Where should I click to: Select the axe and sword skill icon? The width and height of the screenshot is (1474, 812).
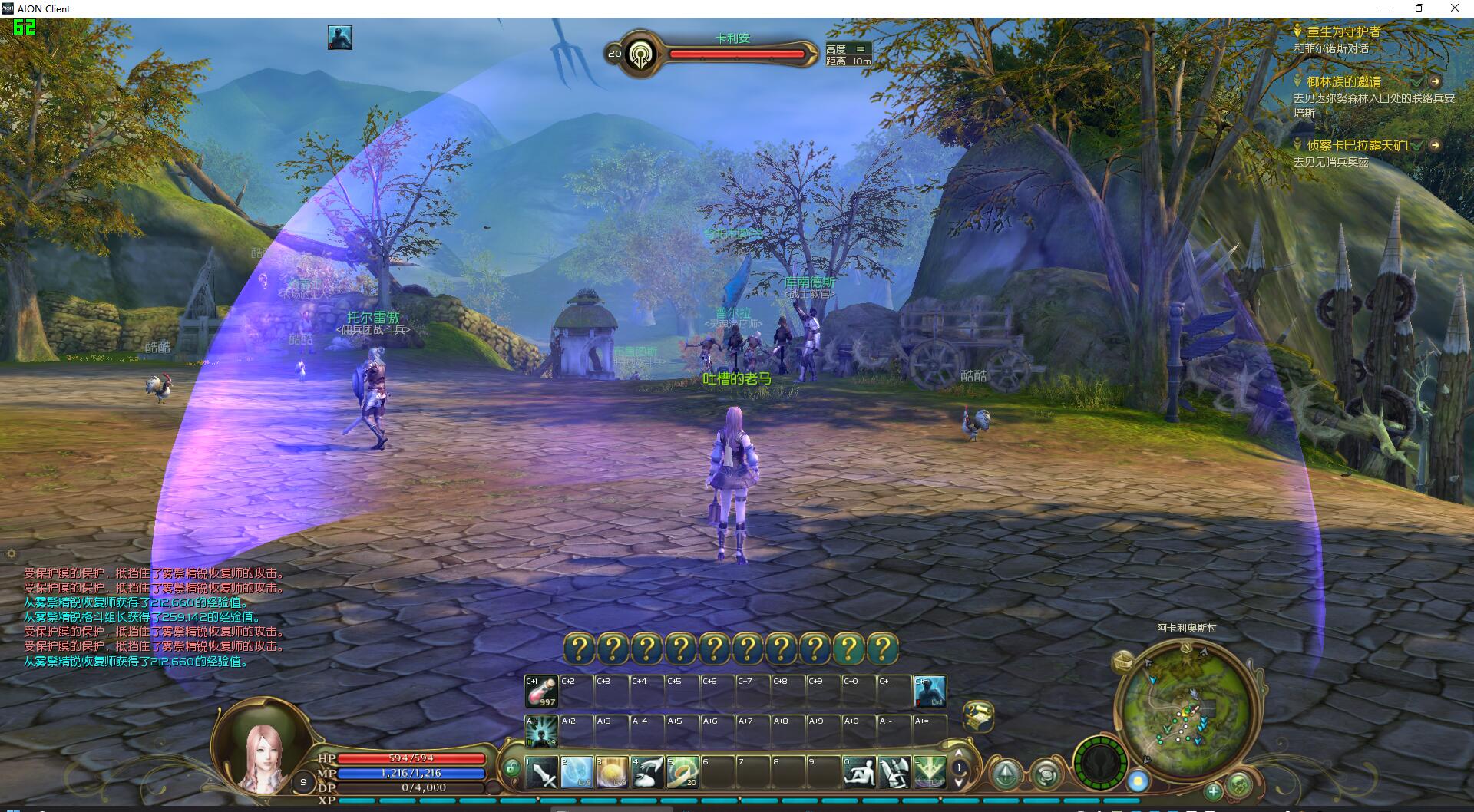point(894,772)
